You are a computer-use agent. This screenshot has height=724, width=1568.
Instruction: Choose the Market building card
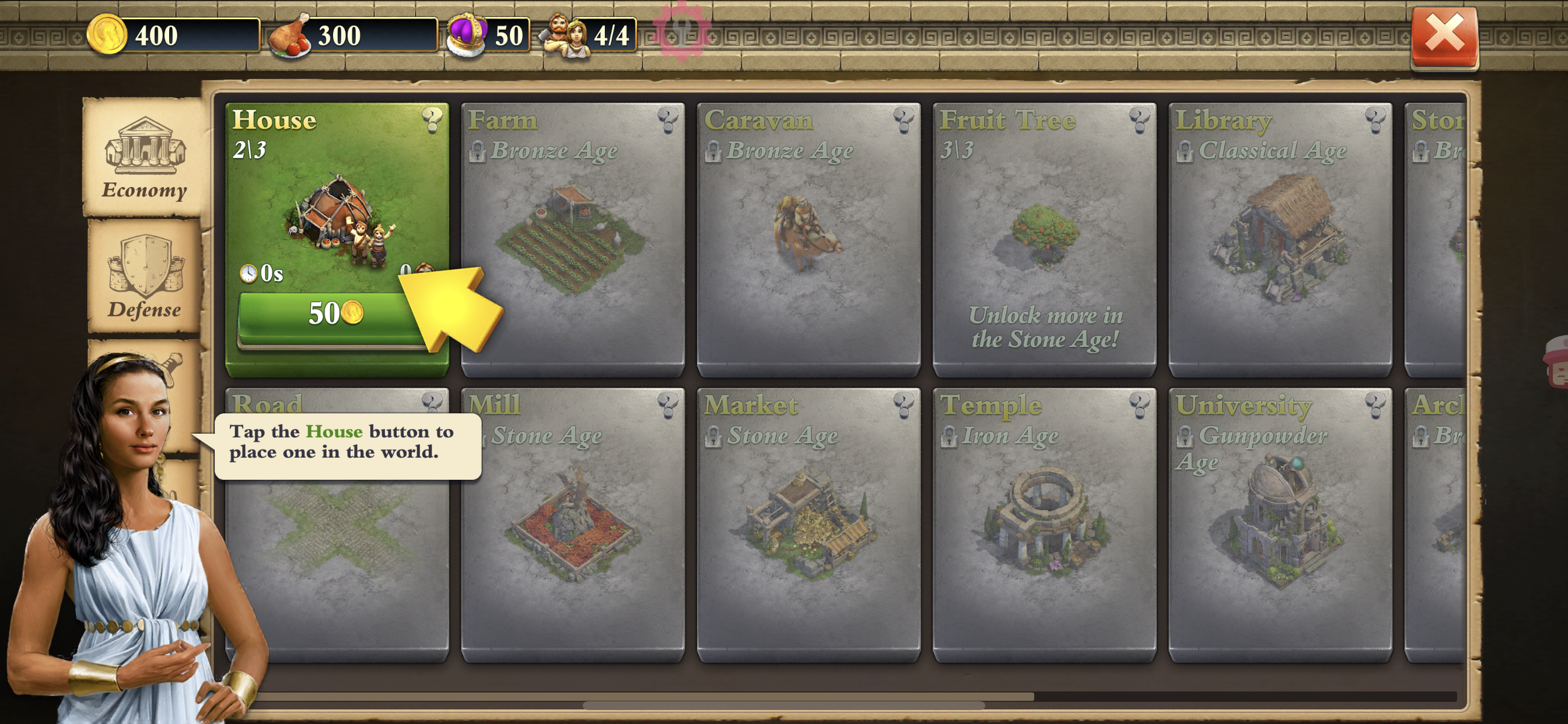coord(808,525)
